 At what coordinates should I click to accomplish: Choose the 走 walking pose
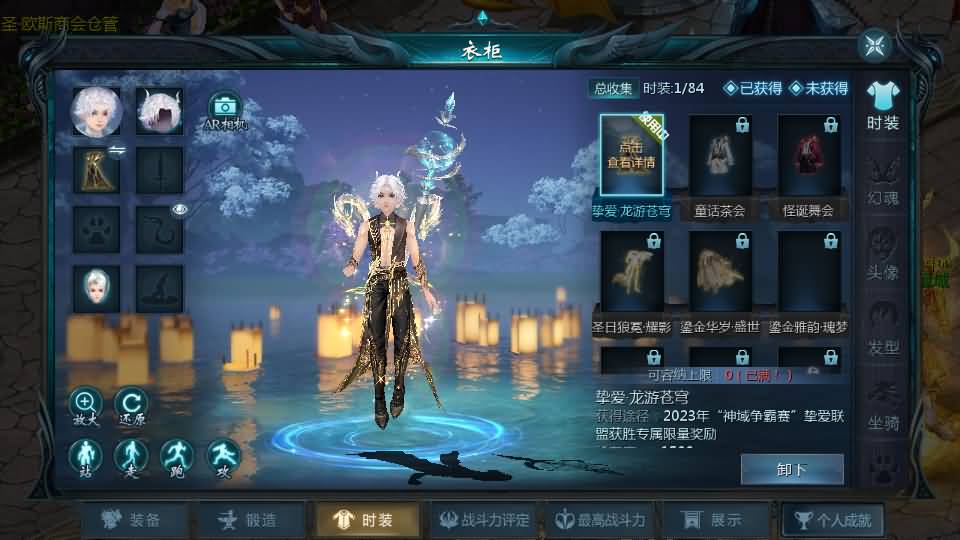coord(131,456)
